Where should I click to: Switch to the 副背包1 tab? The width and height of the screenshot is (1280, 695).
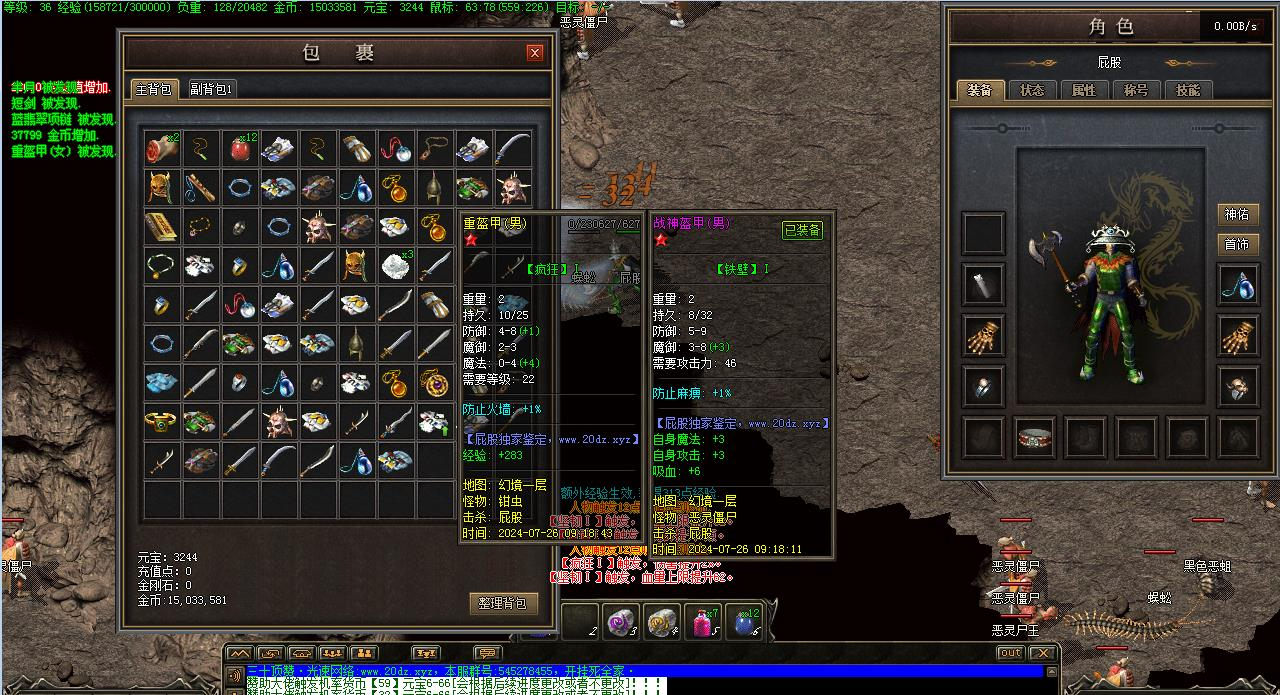tap(211, 89)
